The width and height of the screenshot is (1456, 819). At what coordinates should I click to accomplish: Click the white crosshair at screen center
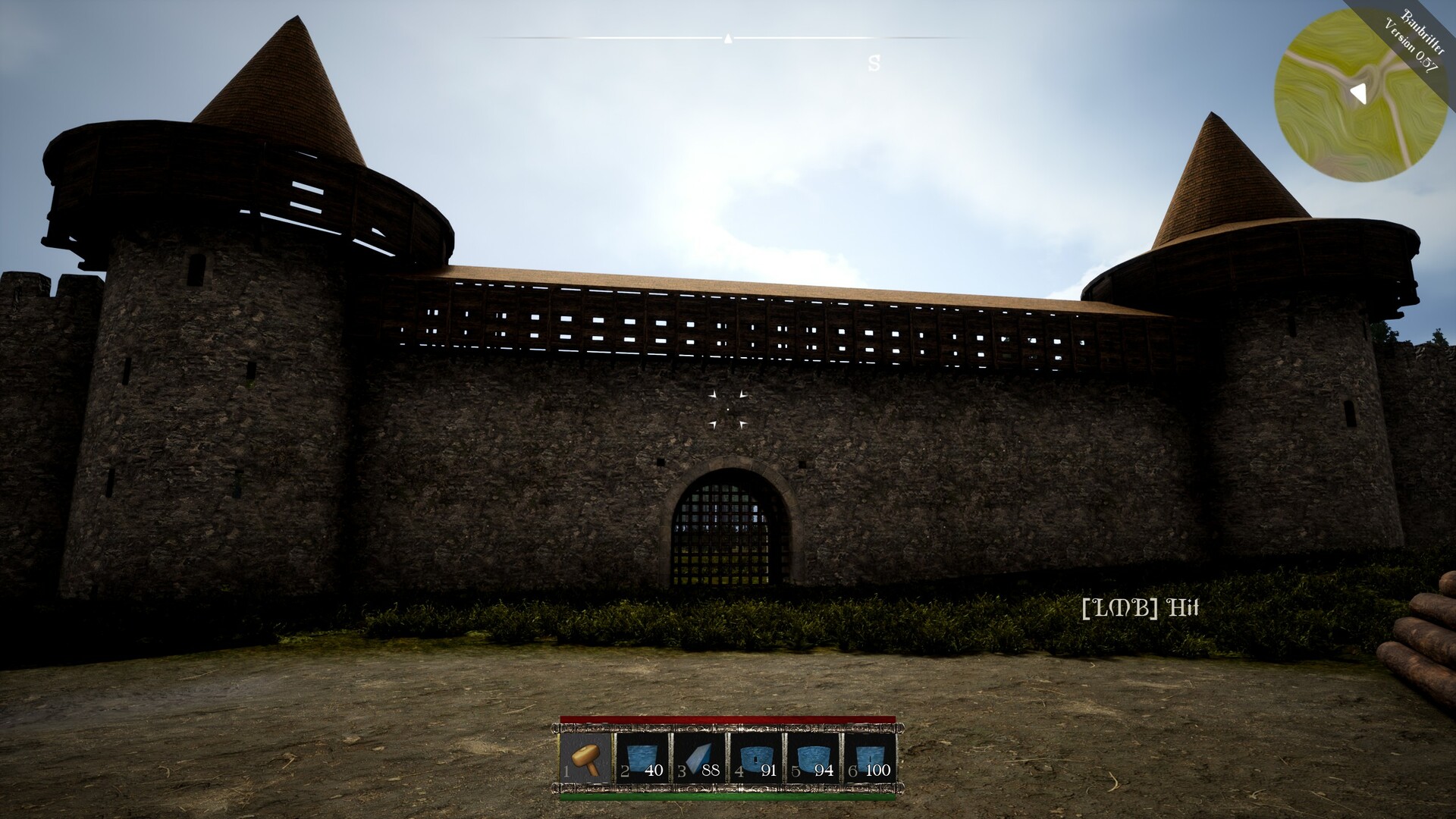727,409
